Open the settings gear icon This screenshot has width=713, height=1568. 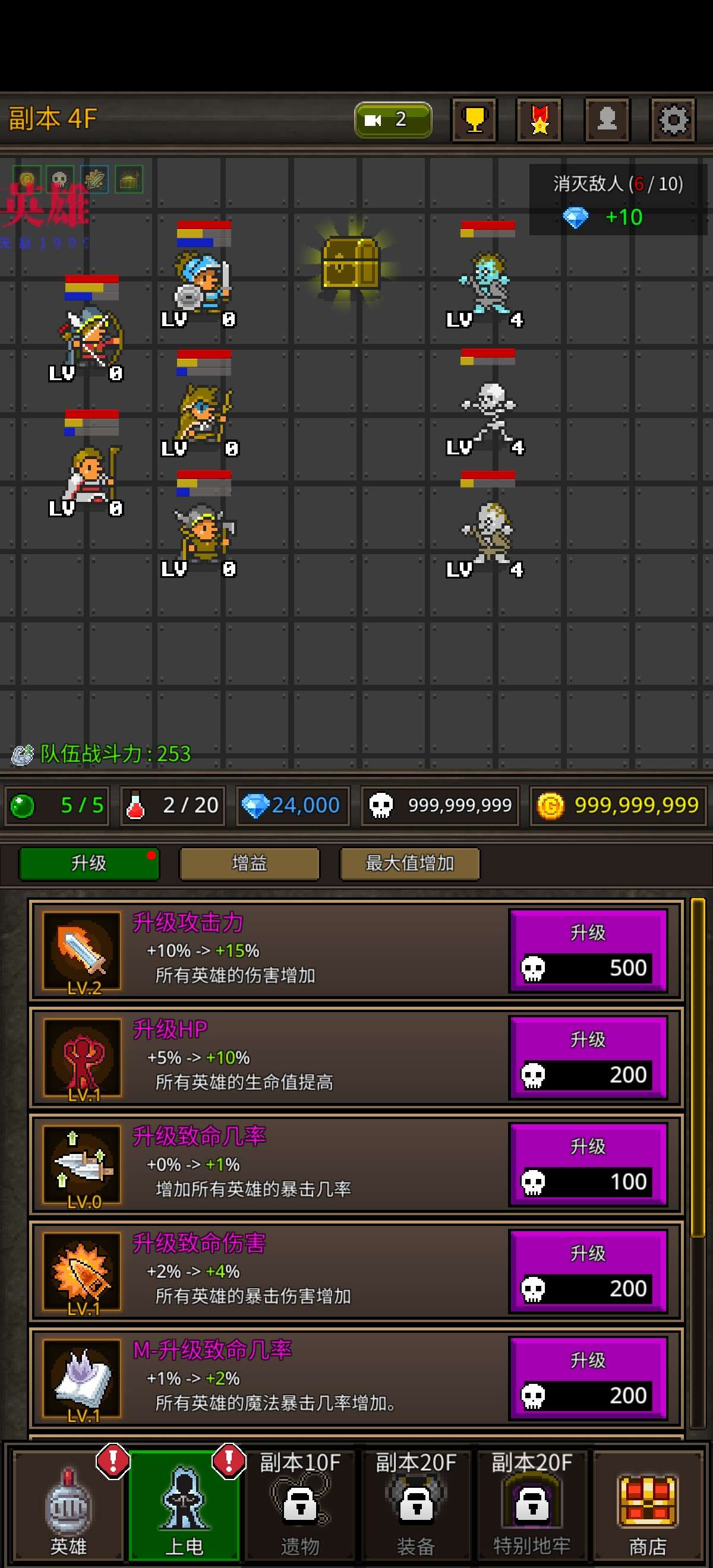point(672,120)
